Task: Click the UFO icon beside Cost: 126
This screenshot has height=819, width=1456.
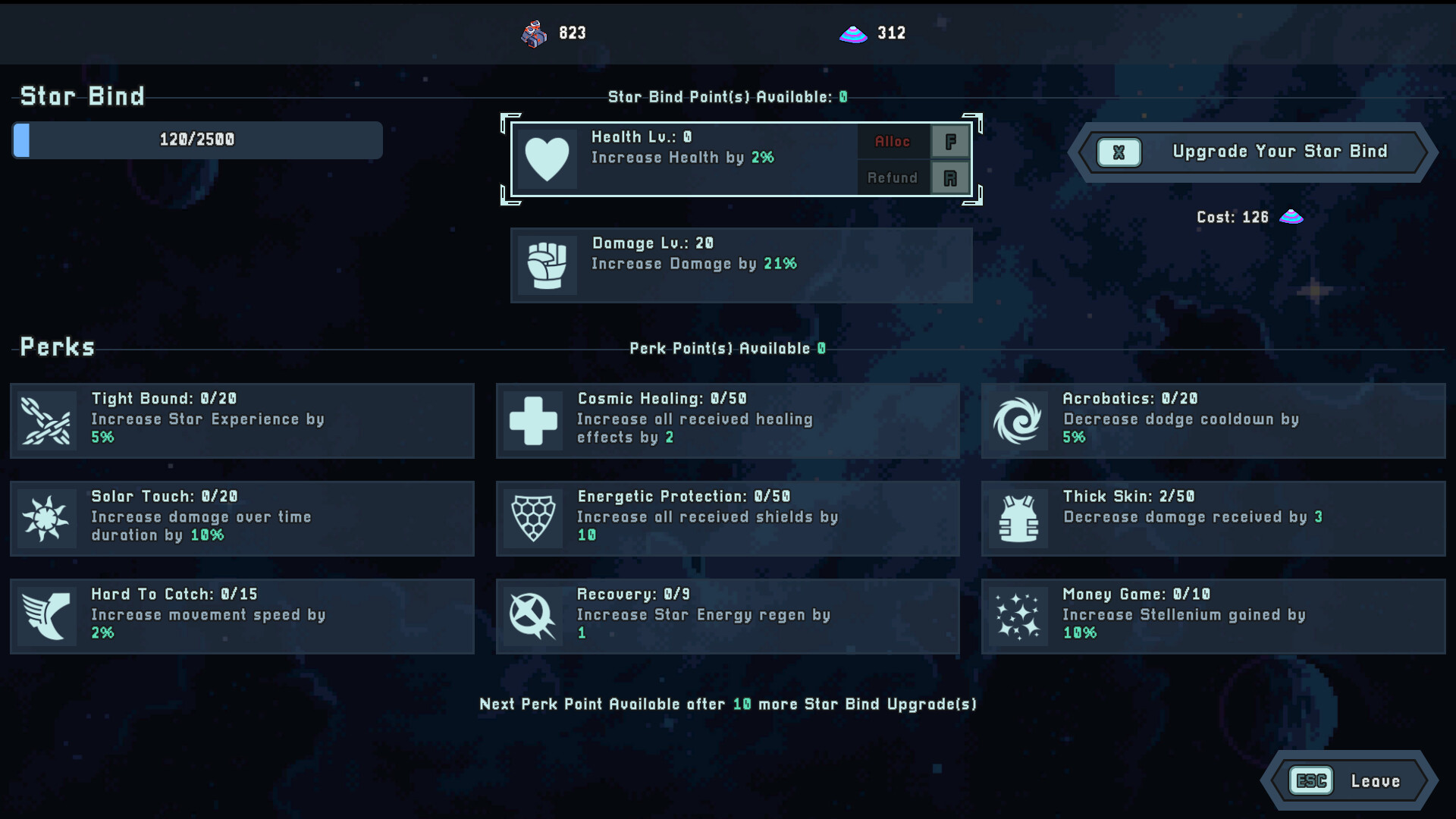Action: 1291,217
